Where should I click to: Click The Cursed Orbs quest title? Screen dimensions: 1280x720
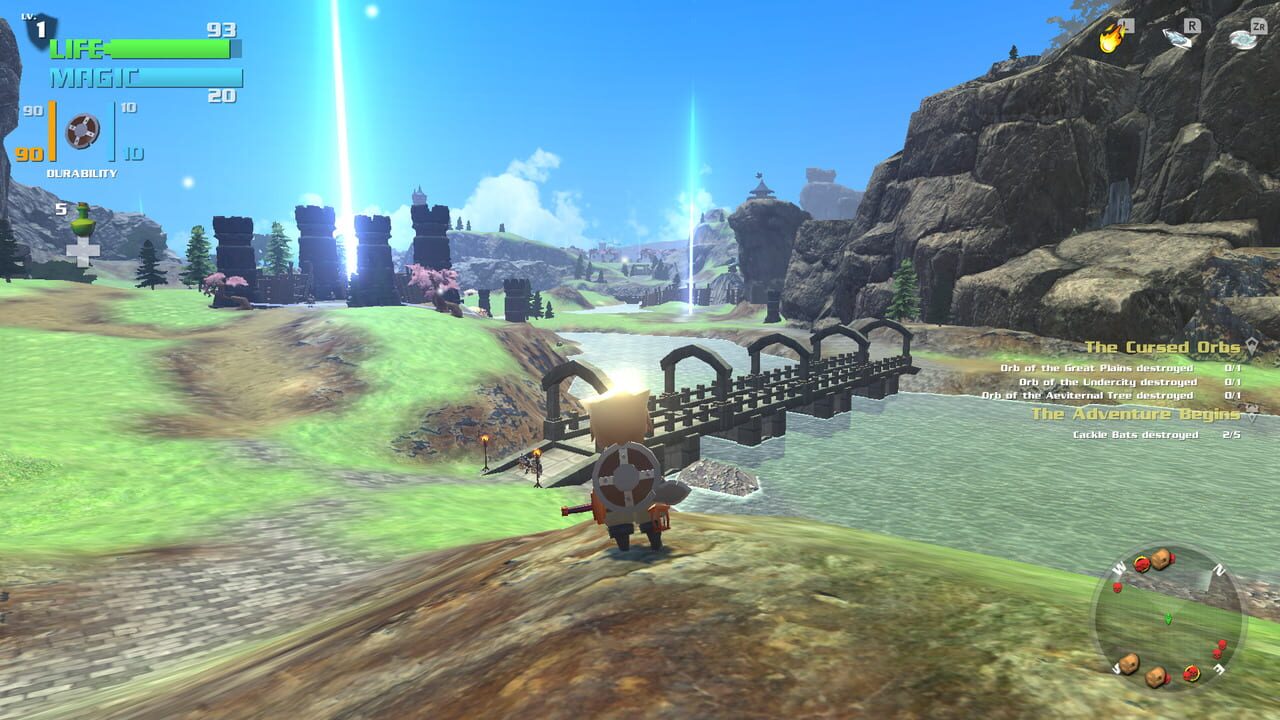pos(1165,346)
